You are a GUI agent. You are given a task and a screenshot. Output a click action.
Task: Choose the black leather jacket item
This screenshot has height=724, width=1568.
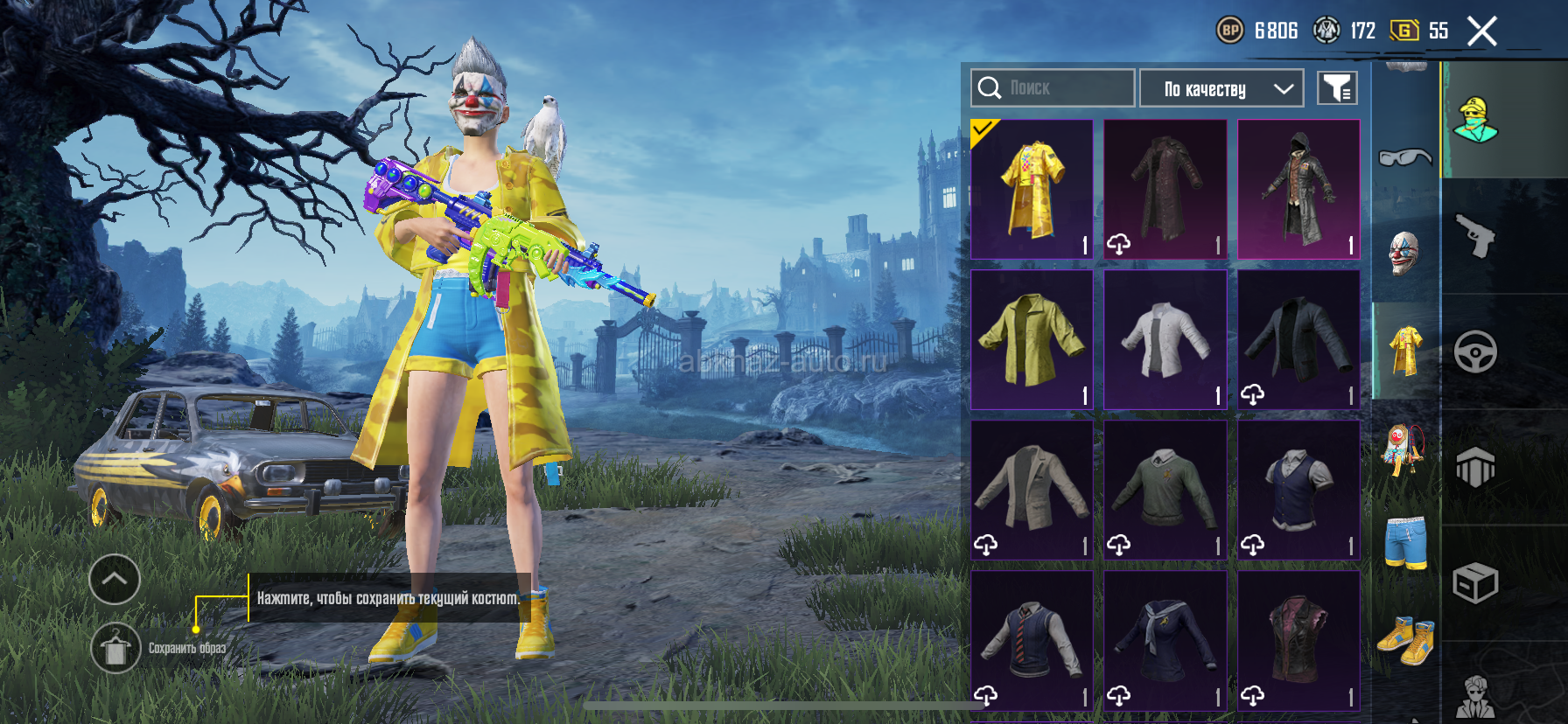[x=1299, y=339]
